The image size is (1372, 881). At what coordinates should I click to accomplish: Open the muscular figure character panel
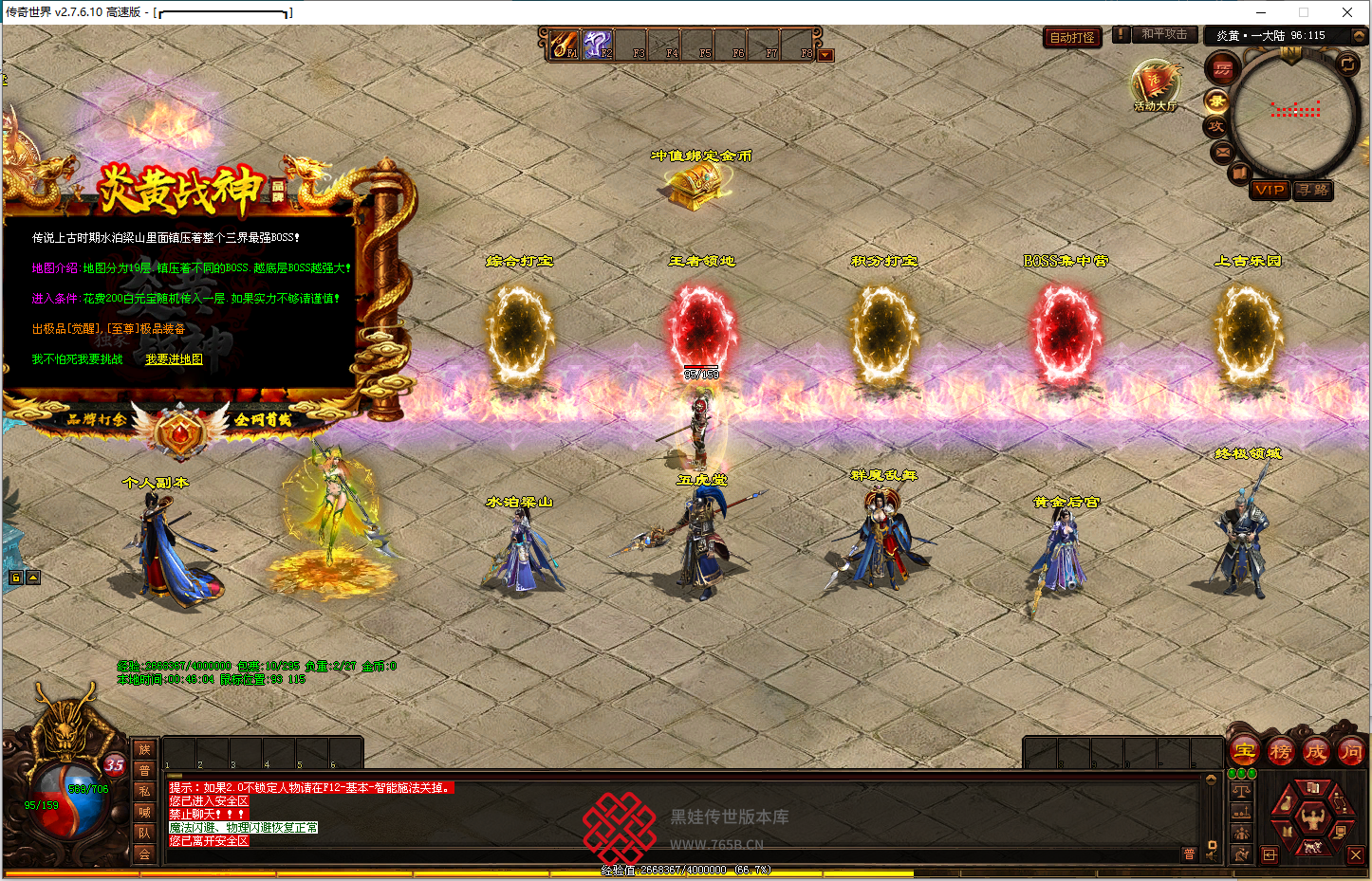coord(1313,817)
